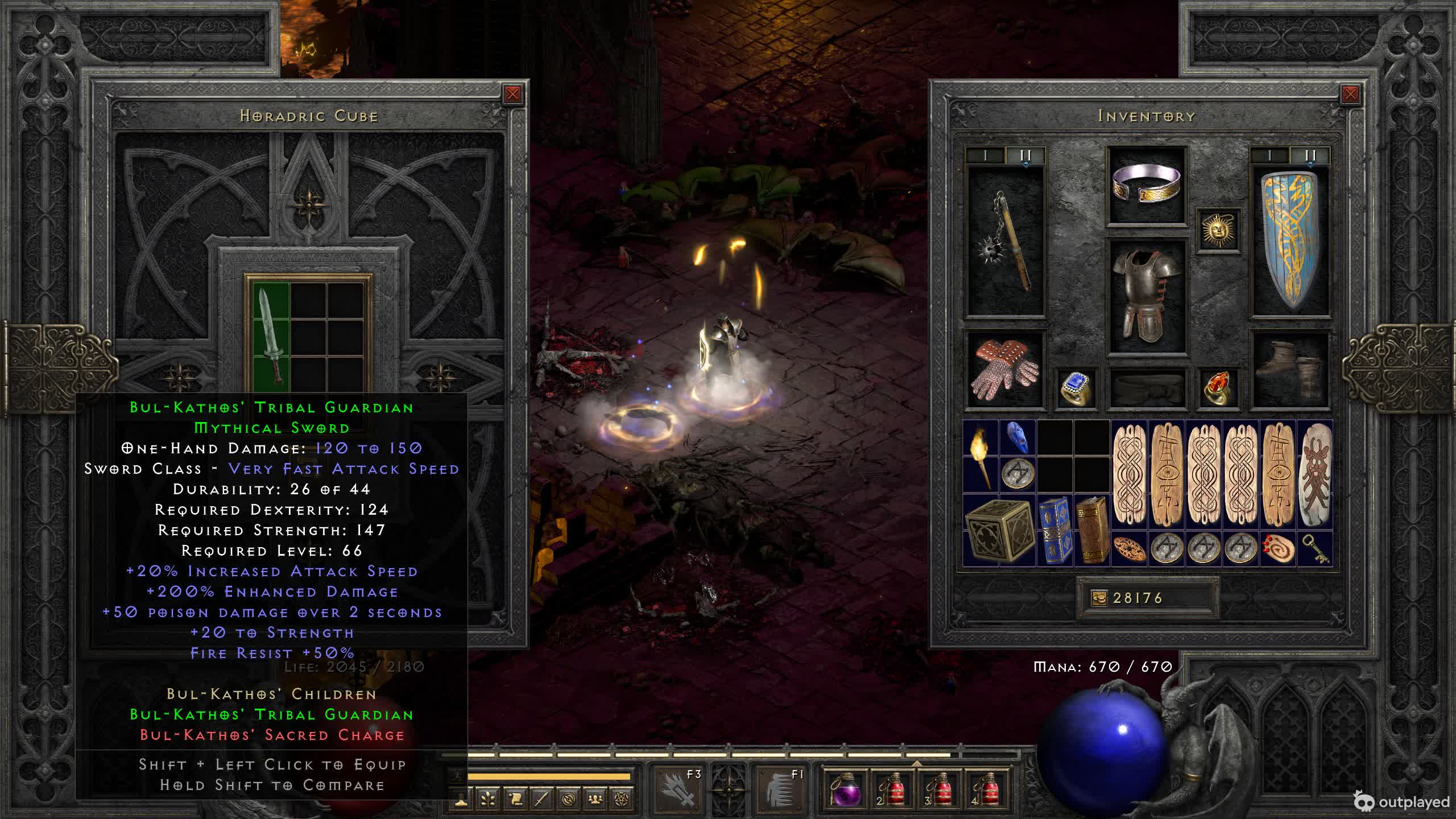
Task: Open the quest log scroll button
Action: pyautogui.click(x=515, y=799)
